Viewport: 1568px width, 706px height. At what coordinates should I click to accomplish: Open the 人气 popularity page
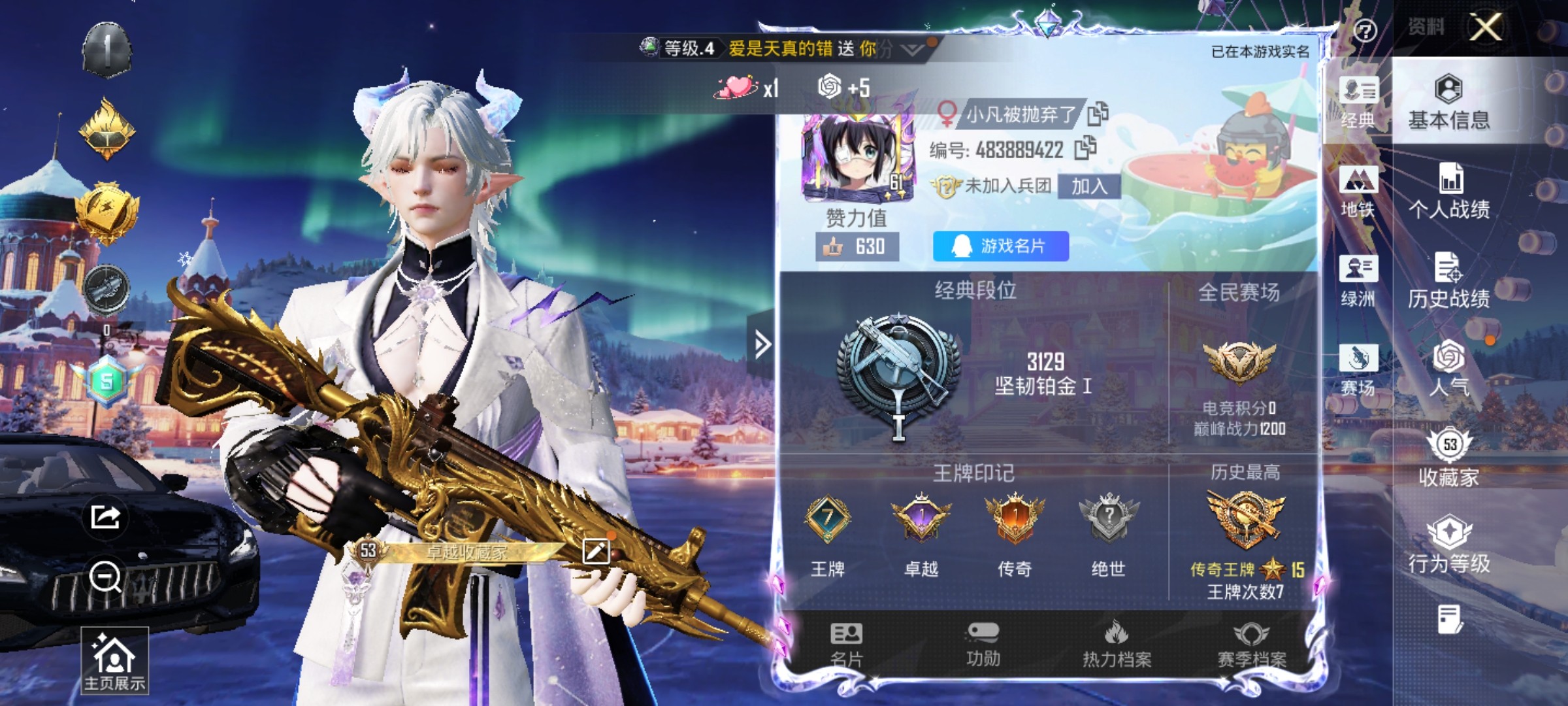click(x=1449, y=369)
